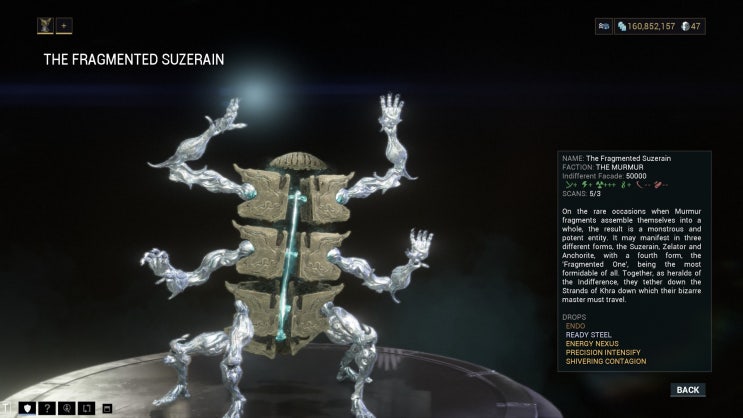Pick the PRECISION INTENSIFY drop entry
Viewport: 743px width, 418px height.
tap(604, 352)
